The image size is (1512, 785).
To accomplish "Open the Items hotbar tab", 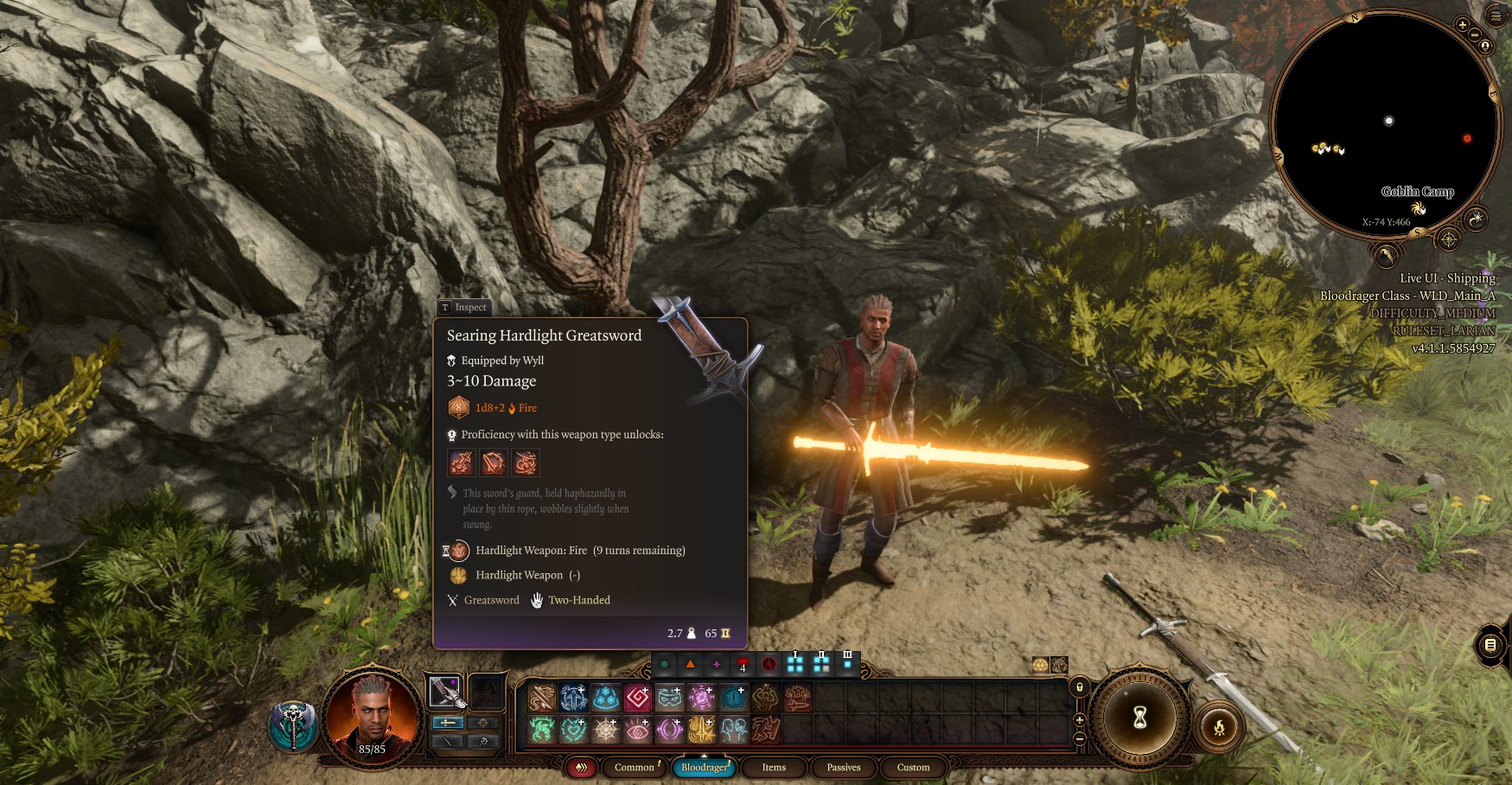I will pos(774,767).
